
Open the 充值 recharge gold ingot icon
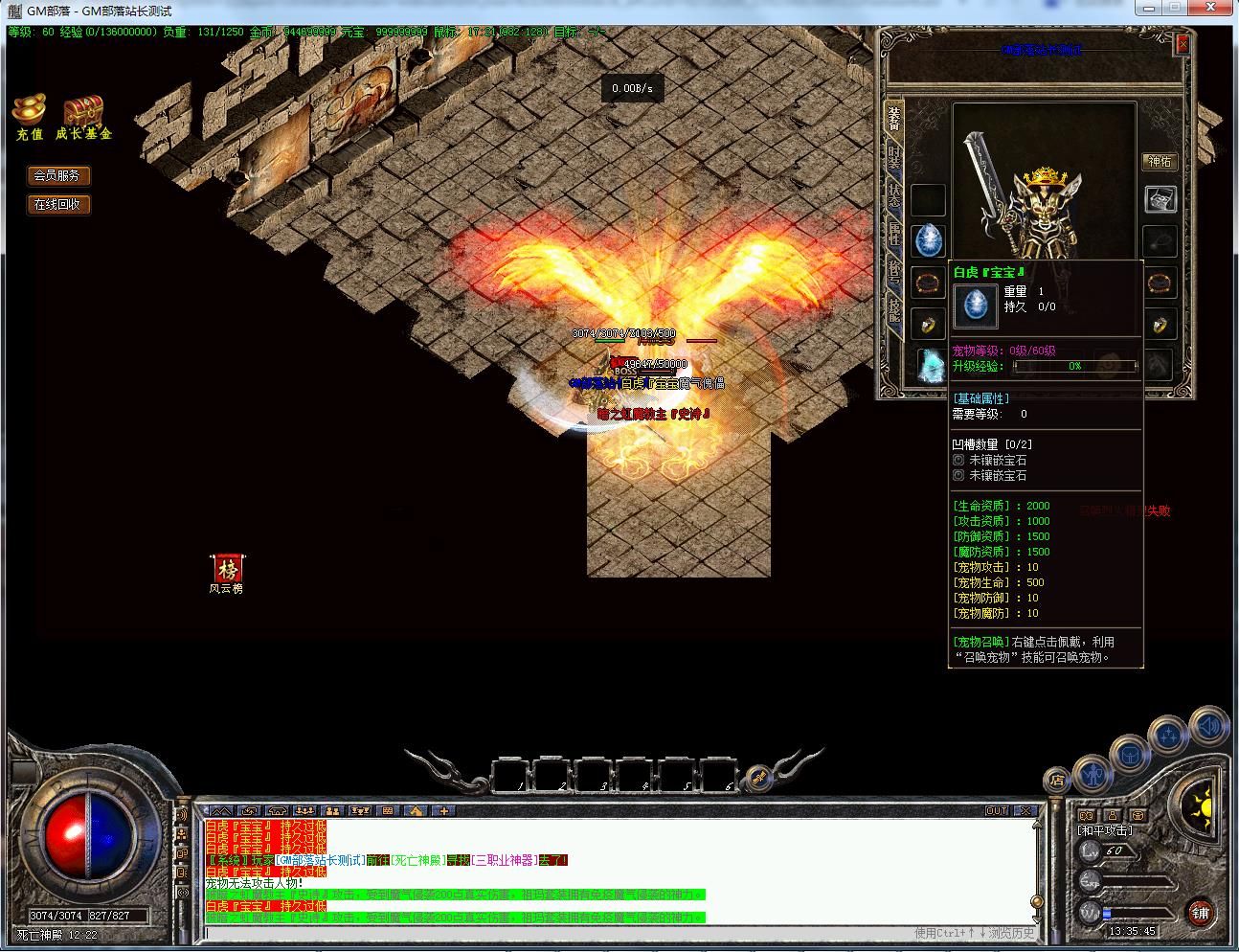click(x=30, y=113)
